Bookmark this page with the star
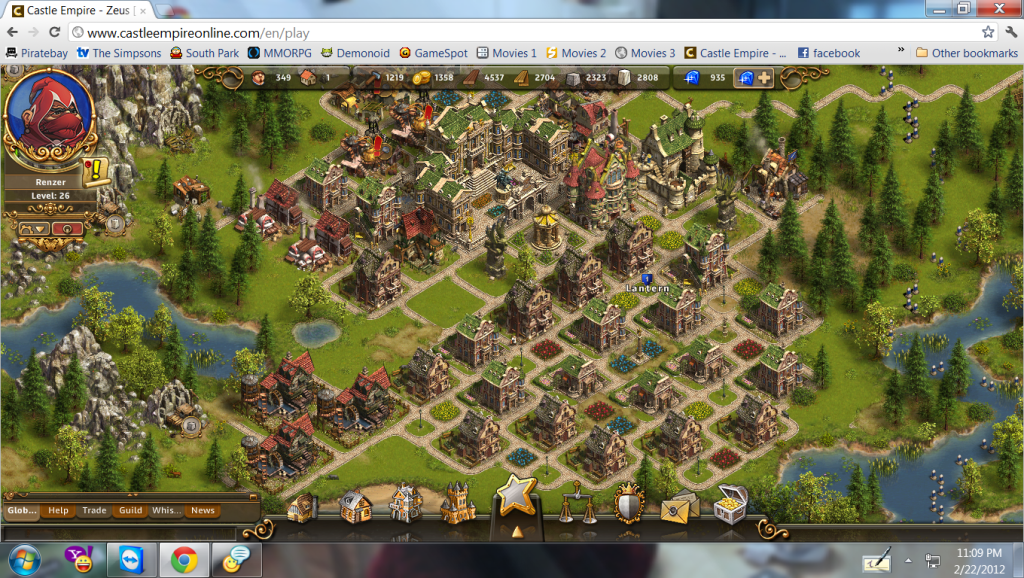Screen dimensions: 1024x578 [x=988, y=32]
